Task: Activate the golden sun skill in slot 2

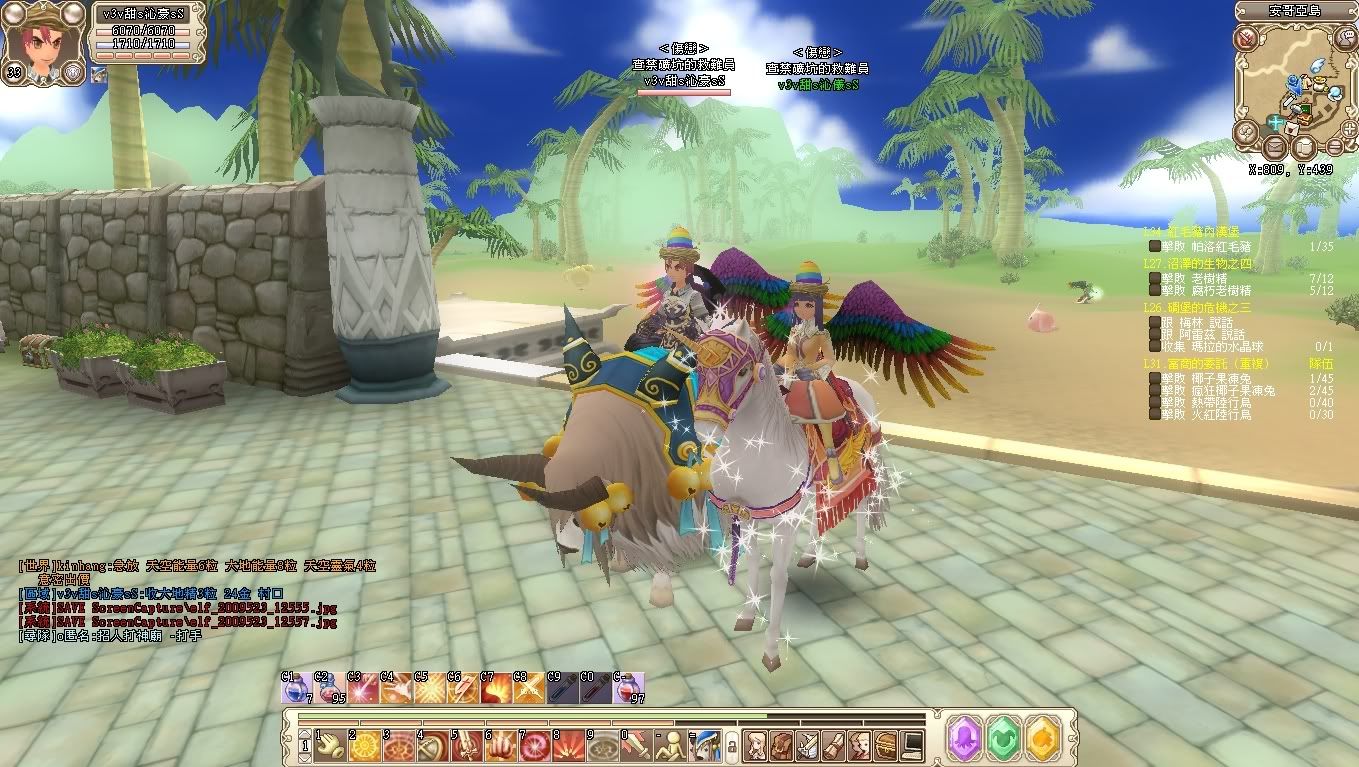Action: click(x=365, y=745)
